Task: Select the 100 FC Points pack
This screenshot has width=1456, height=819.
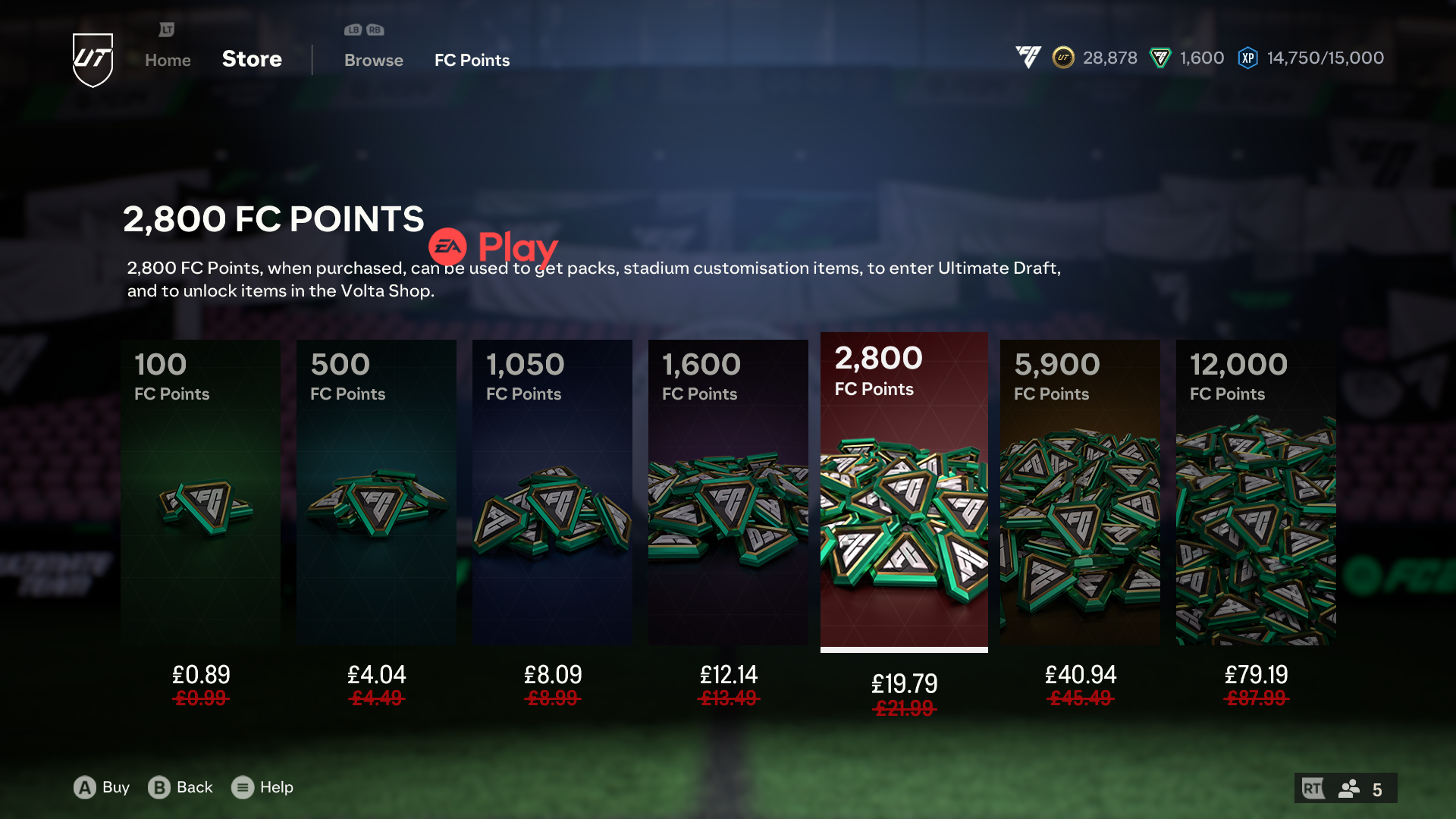Action: (x=200, y=493)
